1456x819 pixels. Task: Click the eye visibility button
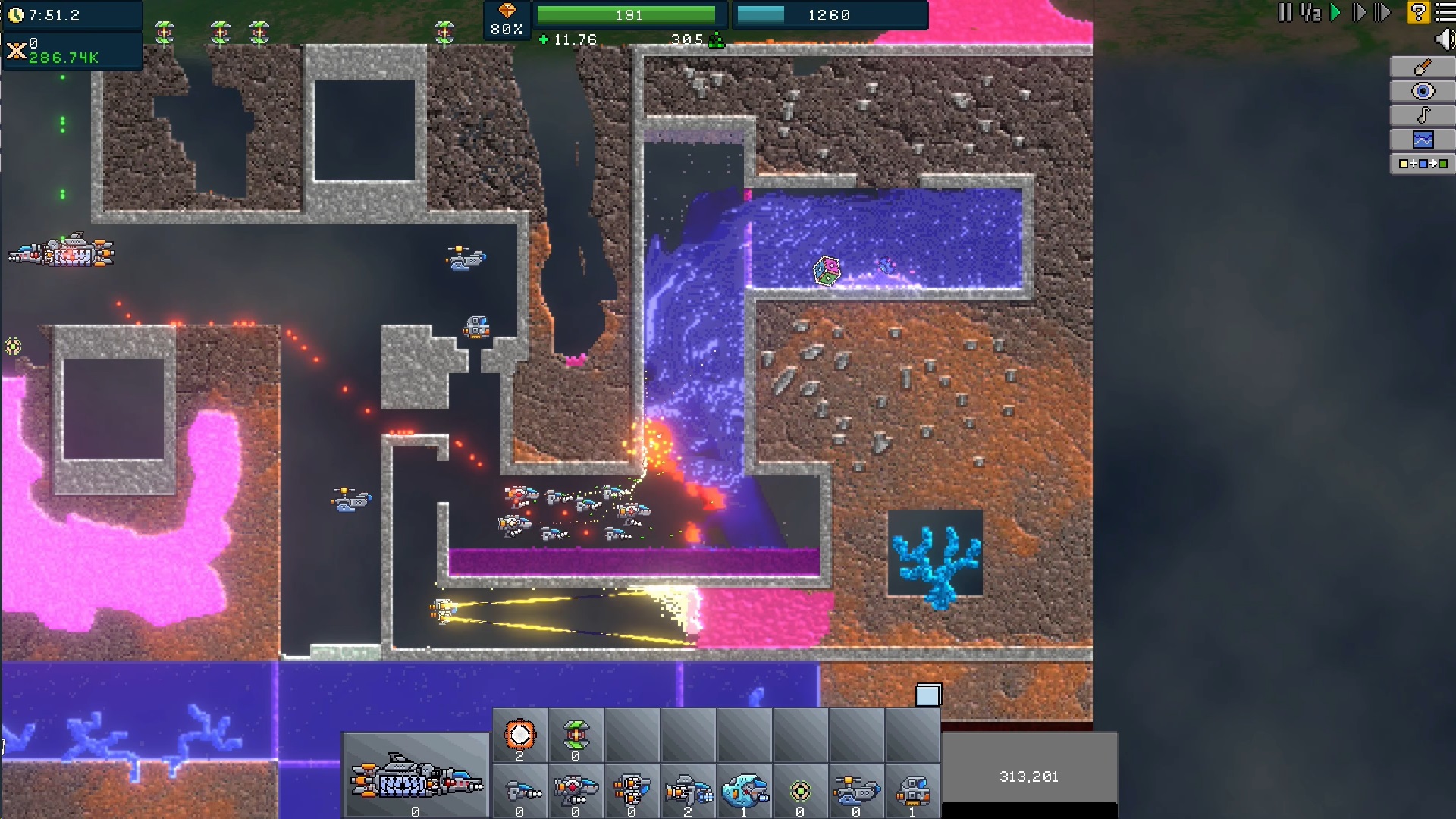pos(1423,92)
